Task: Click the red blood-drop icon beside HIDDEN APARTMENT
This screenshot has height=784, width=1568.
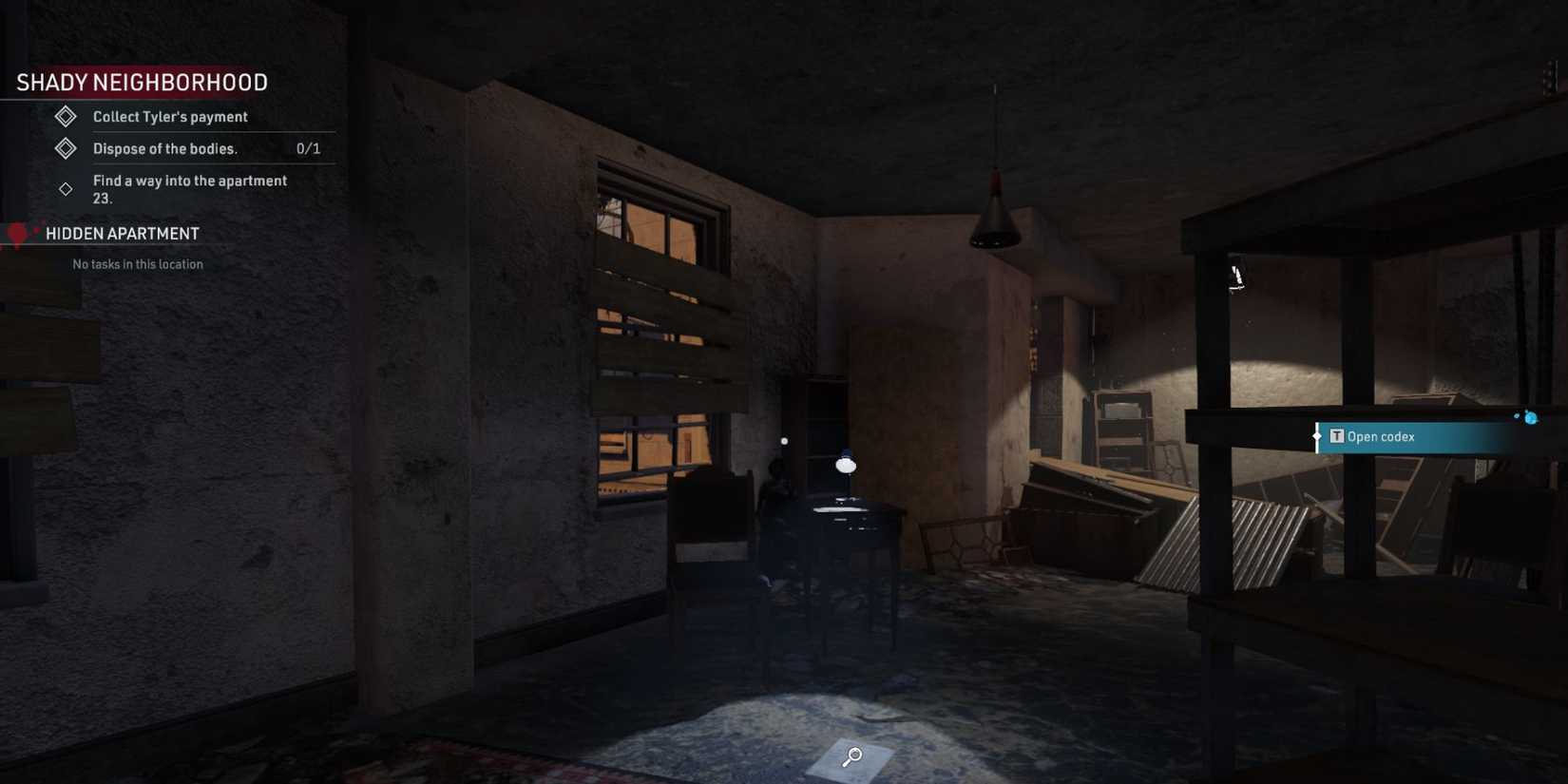Action: pos(16,233)
